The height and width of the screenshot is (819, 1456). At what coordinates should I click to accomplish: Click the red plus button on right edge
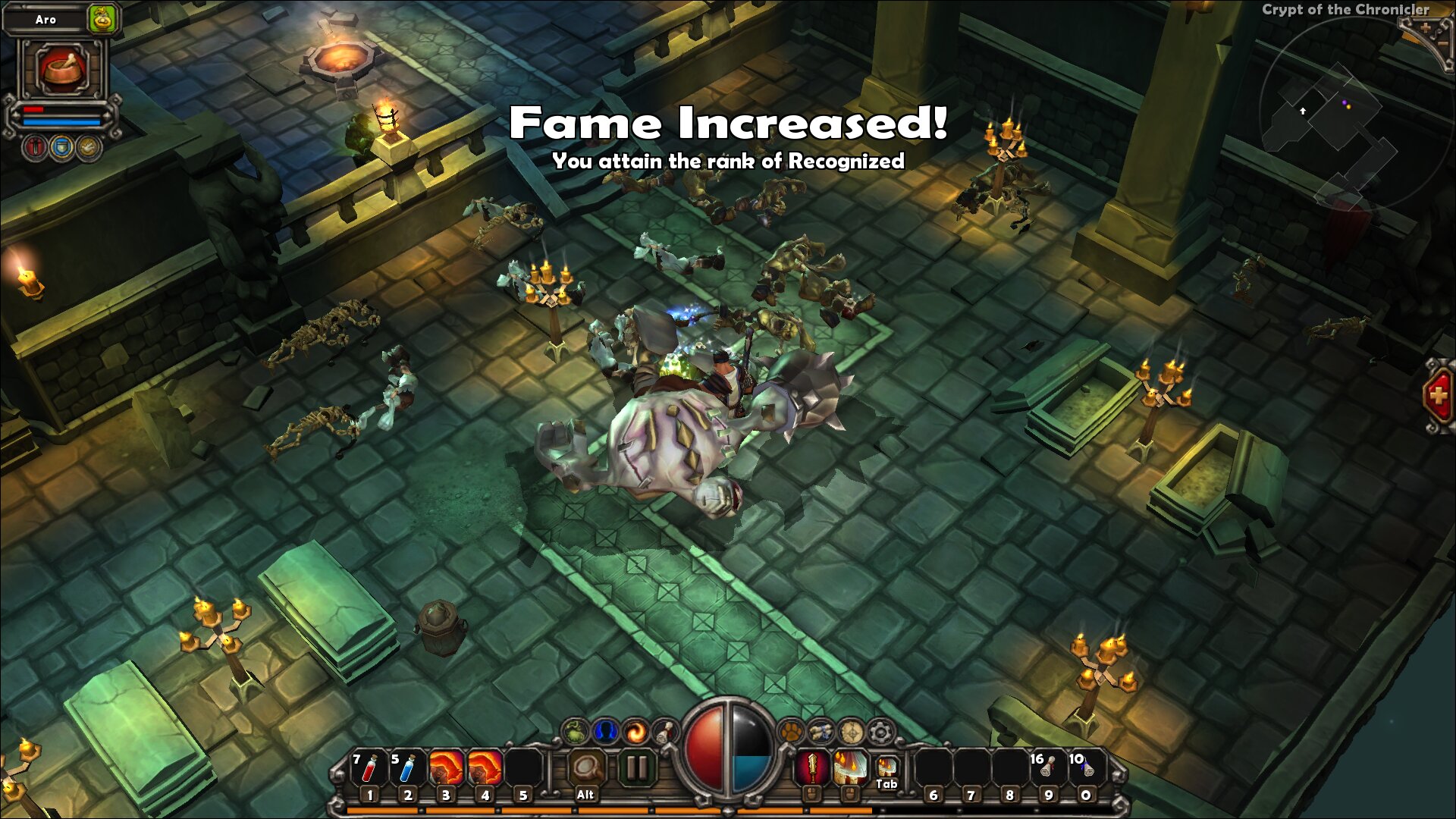1438,395
